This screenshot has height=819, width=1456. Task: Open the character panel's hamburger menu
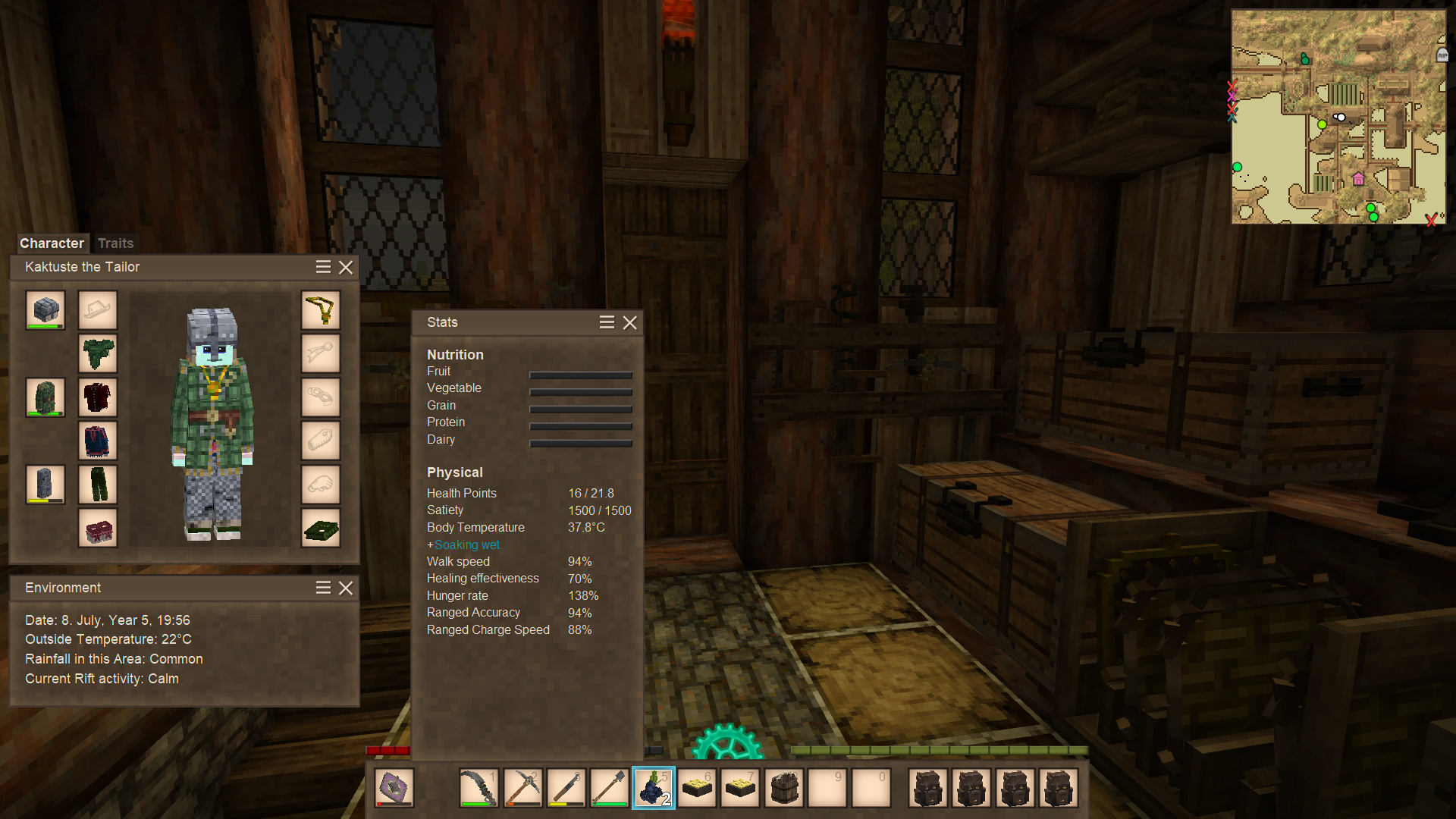[323, 267]
